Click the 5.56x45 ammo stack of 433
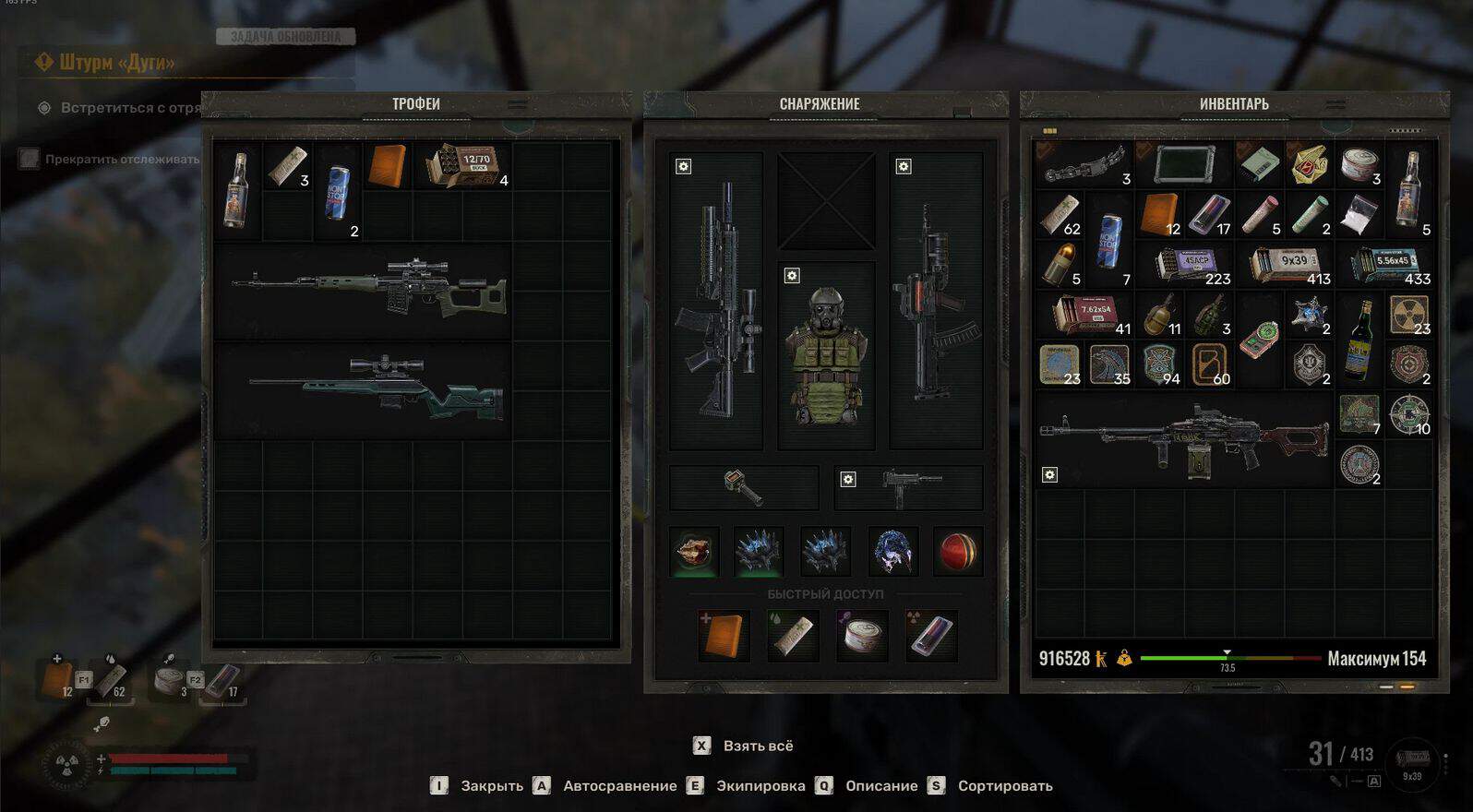 click(1391, 265)
